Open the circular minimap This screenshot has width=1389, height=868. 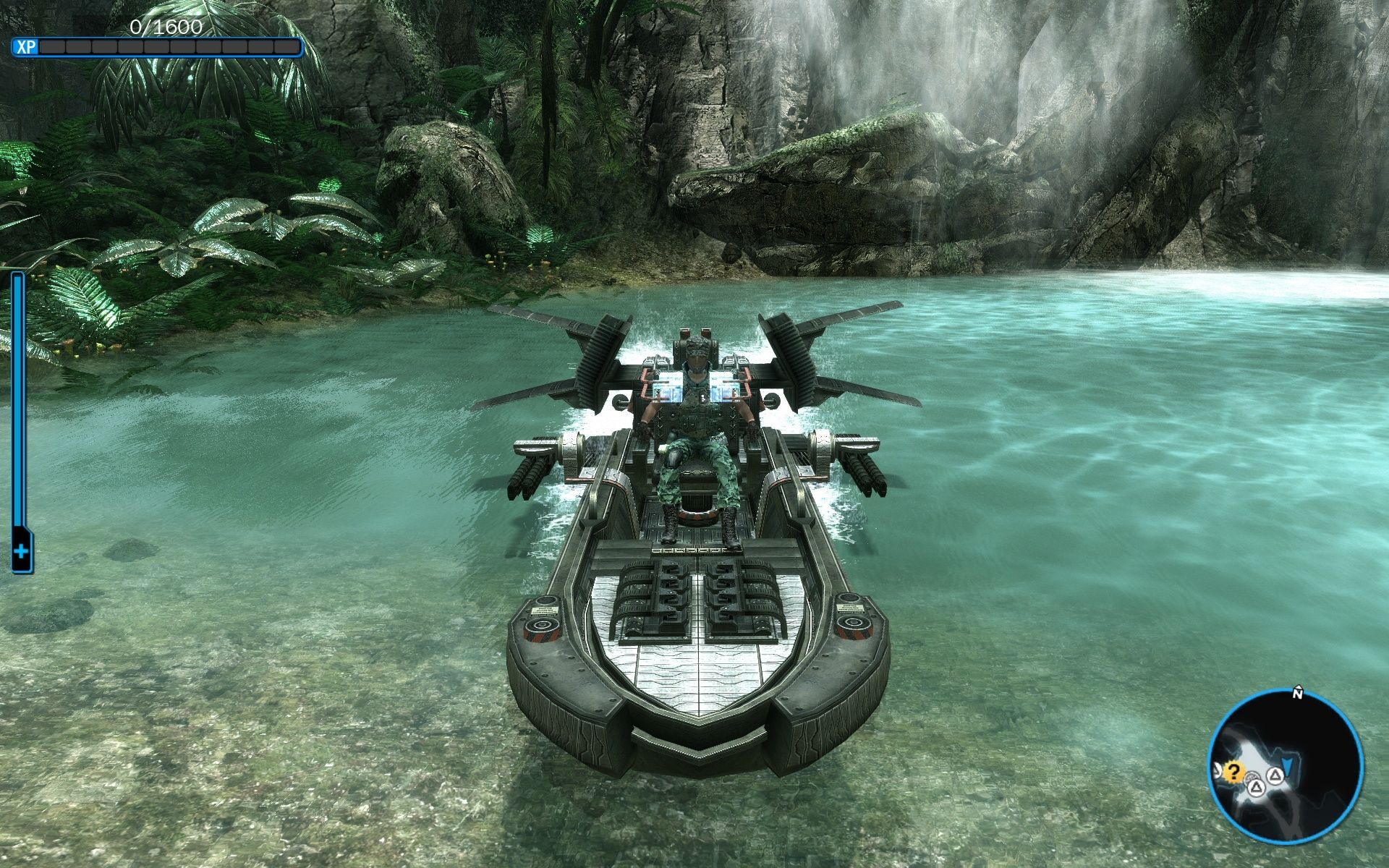[1286, 767]
